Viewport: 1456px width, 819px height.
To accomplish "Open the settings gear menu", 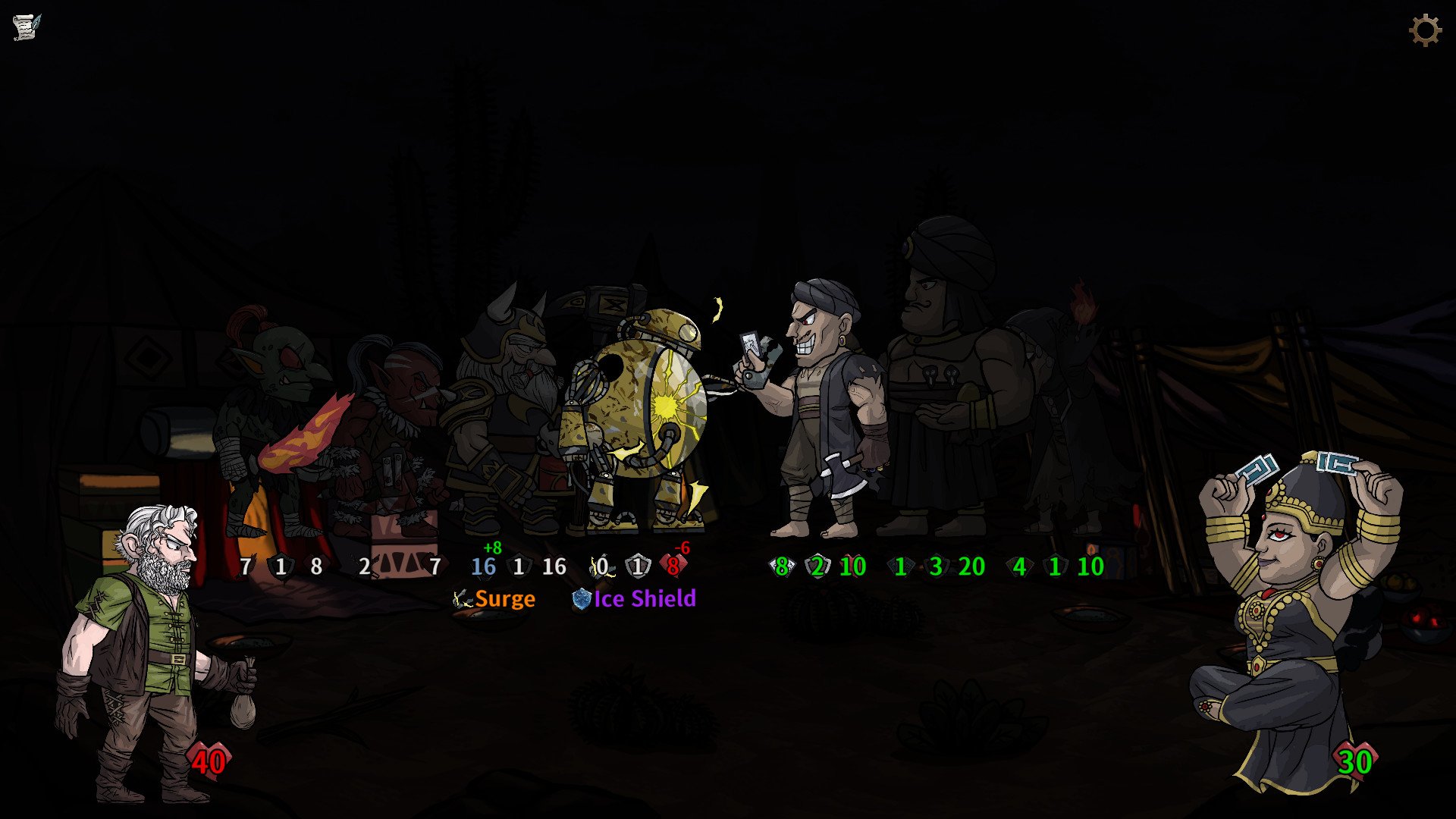I will point(1425,30).
